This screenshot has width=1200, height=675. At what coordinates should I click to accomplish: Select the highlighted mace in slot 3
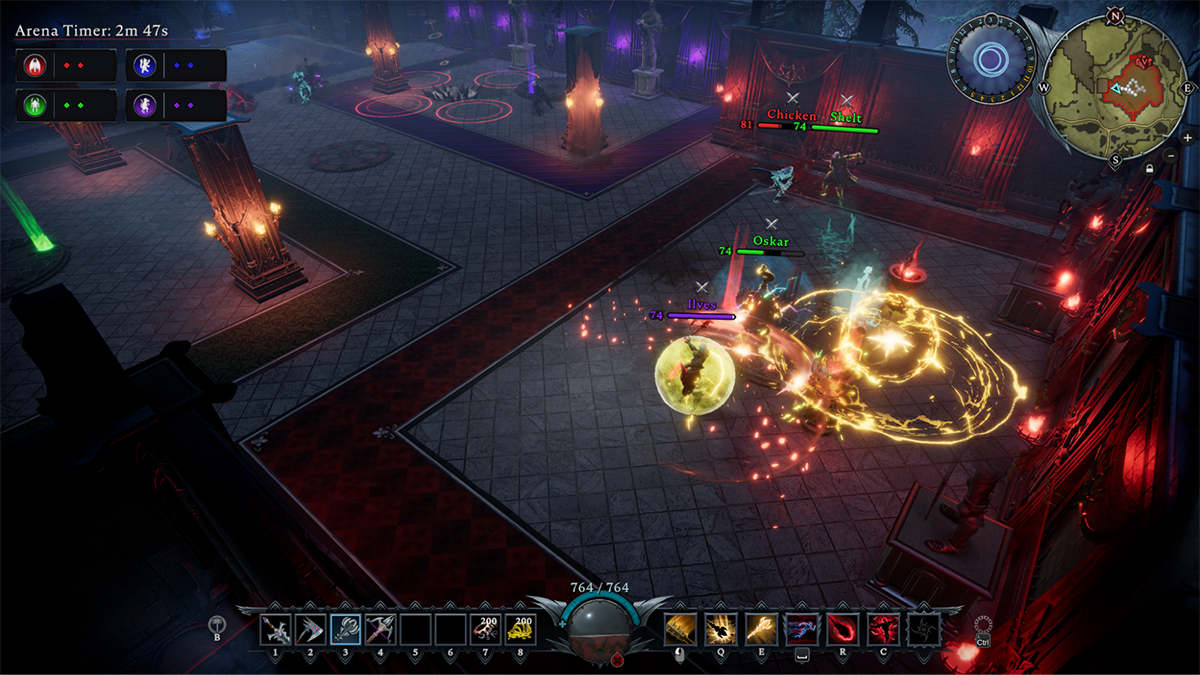[x=345, y=629]
